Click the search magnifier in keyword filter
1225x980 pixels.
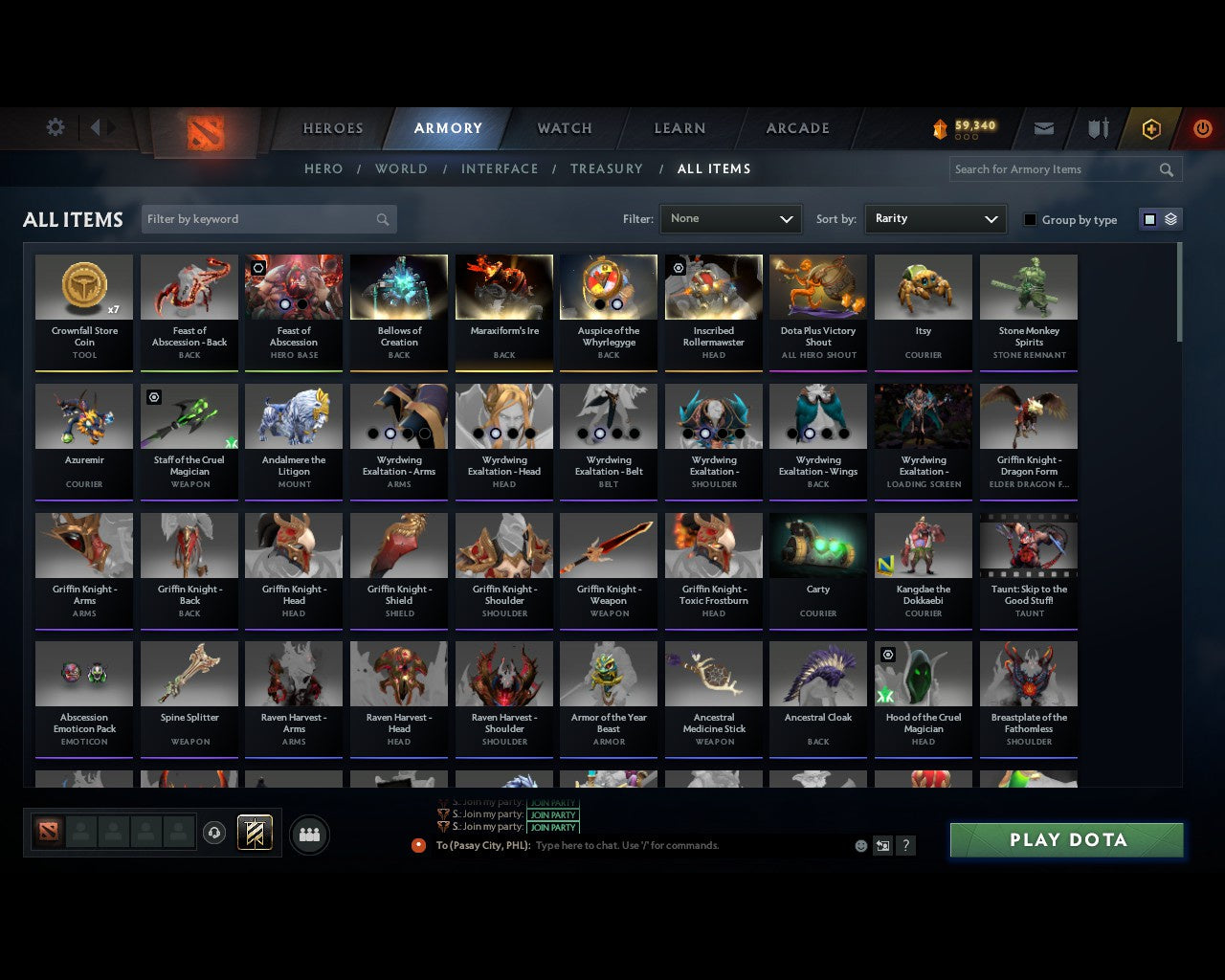[x=383, y=219]
